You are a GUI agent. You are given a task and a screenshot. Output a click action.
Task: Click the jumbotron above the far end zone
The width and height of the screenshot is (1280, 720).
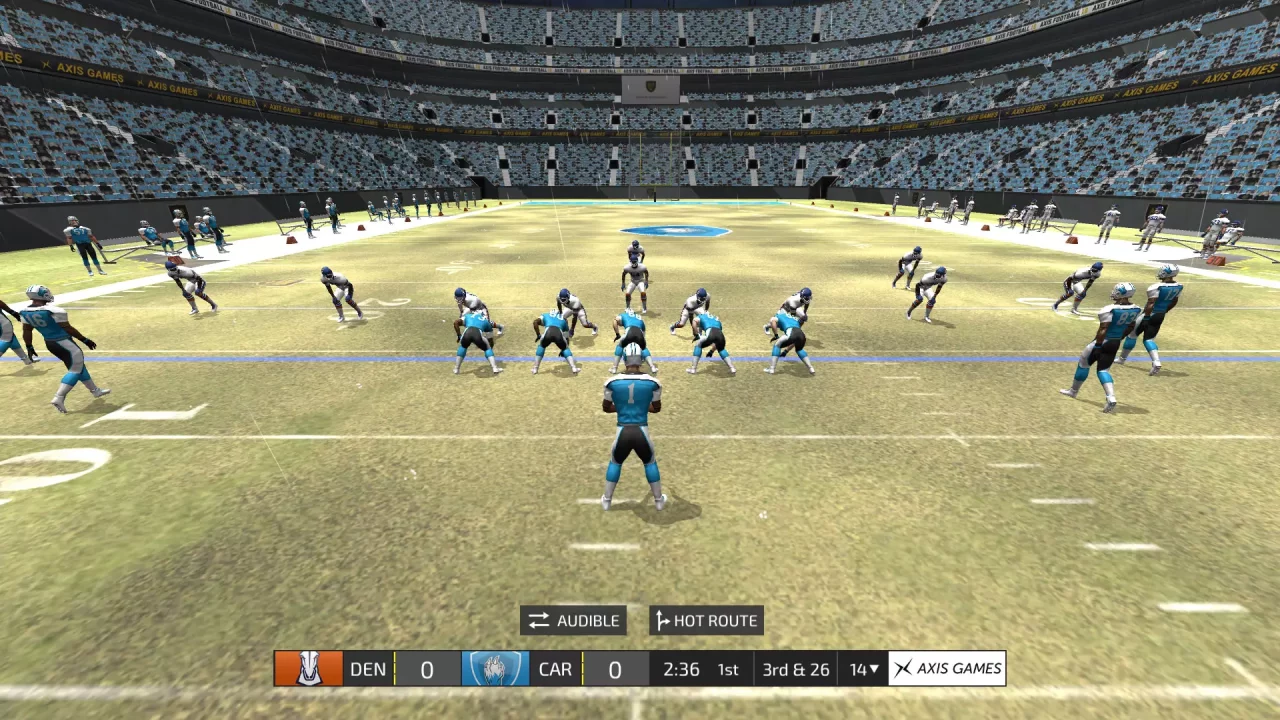tap(649, 90)
